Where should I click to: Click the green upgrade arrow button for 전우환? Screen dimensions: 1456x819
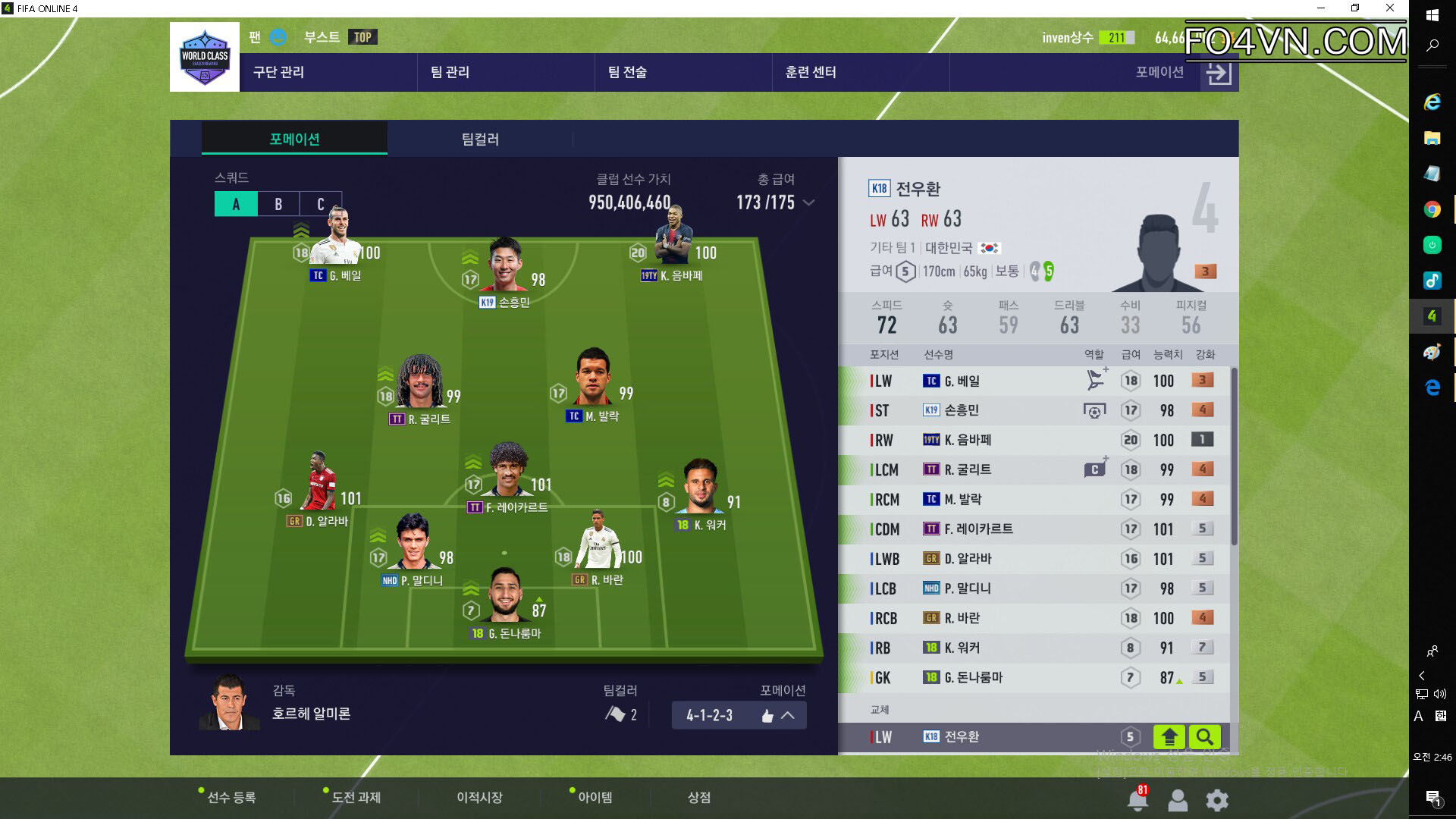pyautogui.click(x=1169, y=736)
